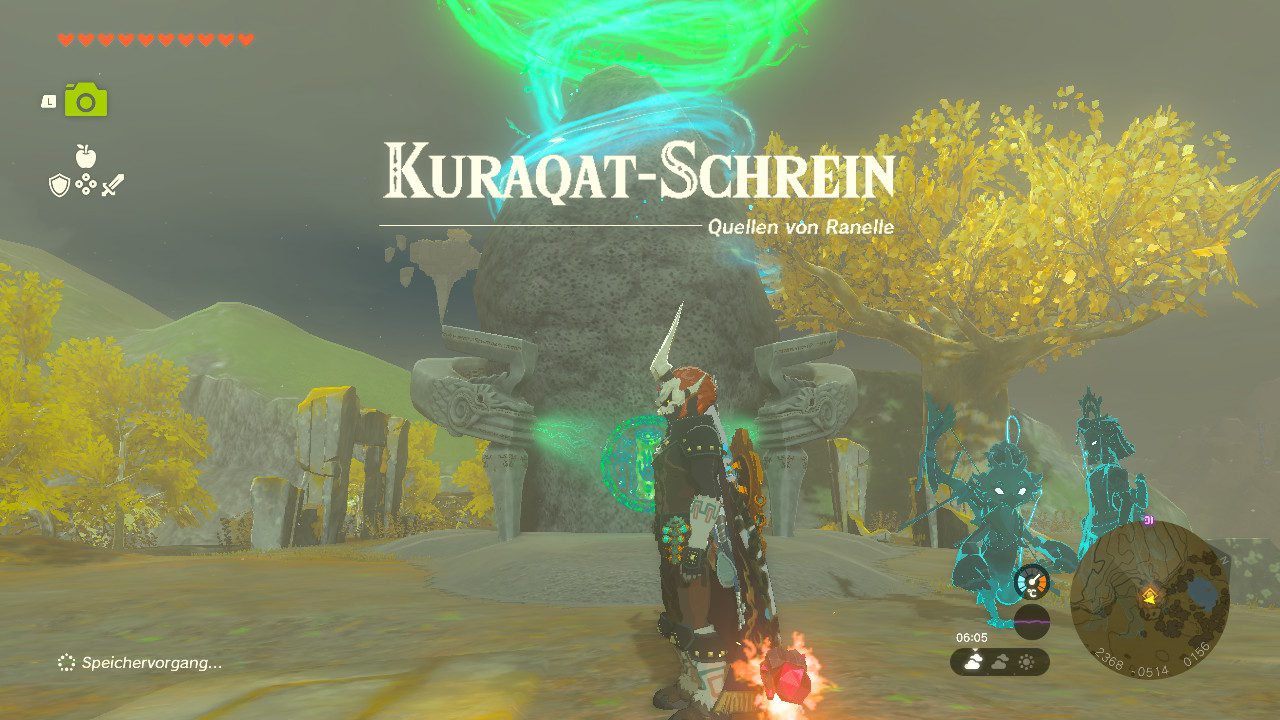Select the sunny weather icon in the forecast bar

click(1026, 662)
